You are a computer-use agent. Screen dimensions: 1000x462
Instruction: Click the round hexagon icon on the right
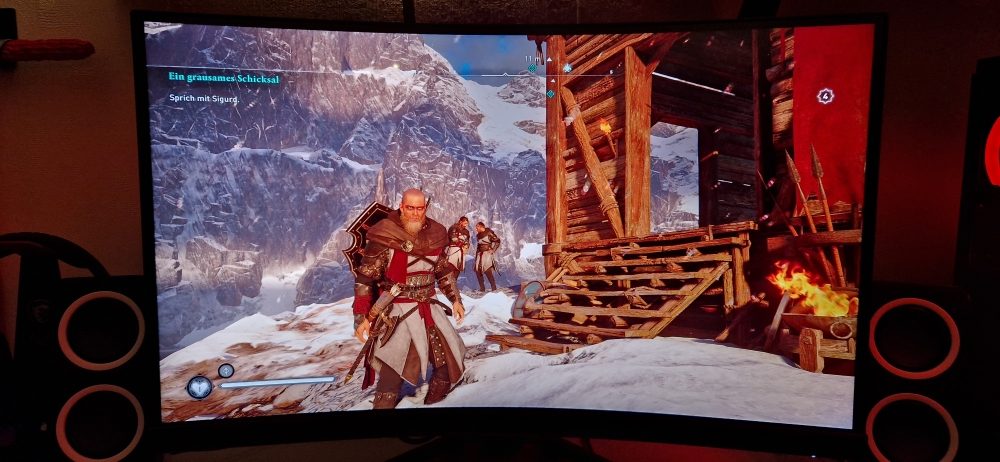click(x=825, y=96)
